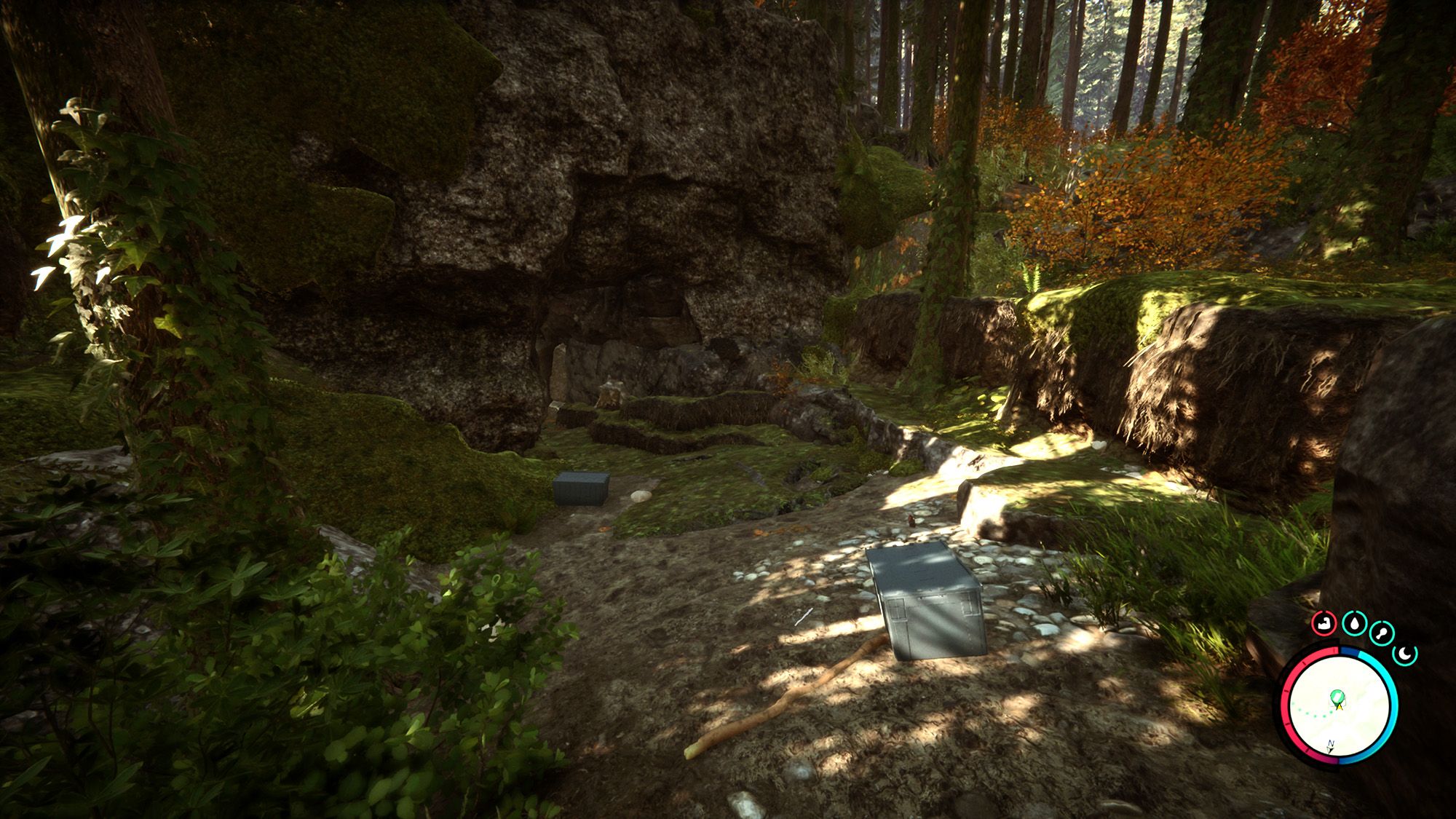
Task: Click the N north indicator on the compass
Action: 1331,743
